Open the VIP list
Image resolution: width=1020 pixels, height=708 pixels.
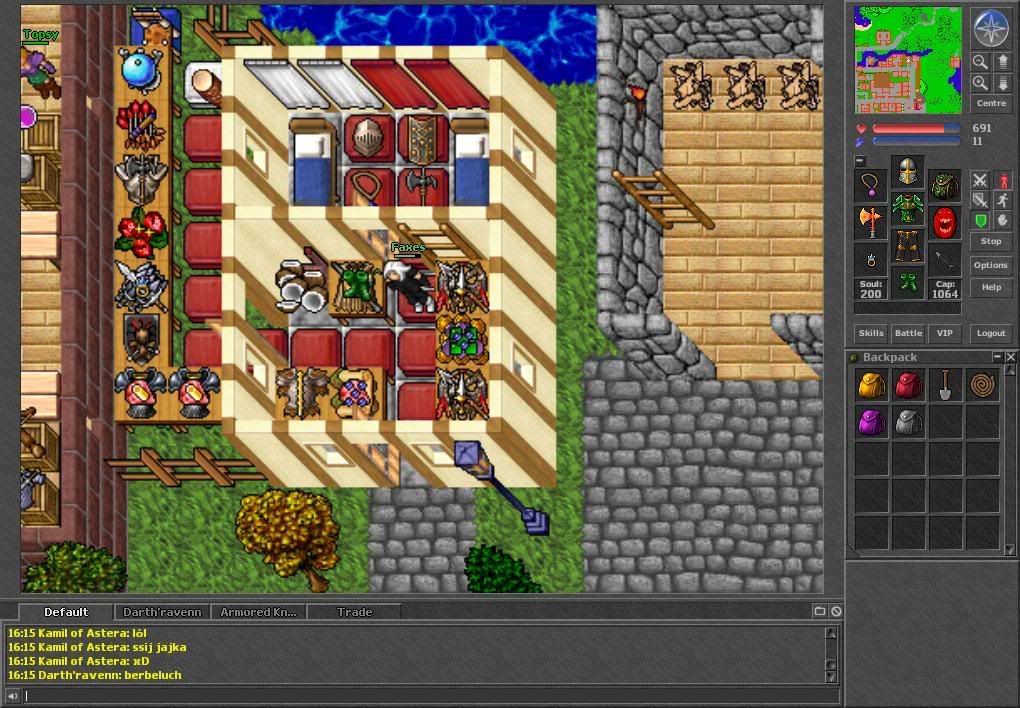(943, 333)
